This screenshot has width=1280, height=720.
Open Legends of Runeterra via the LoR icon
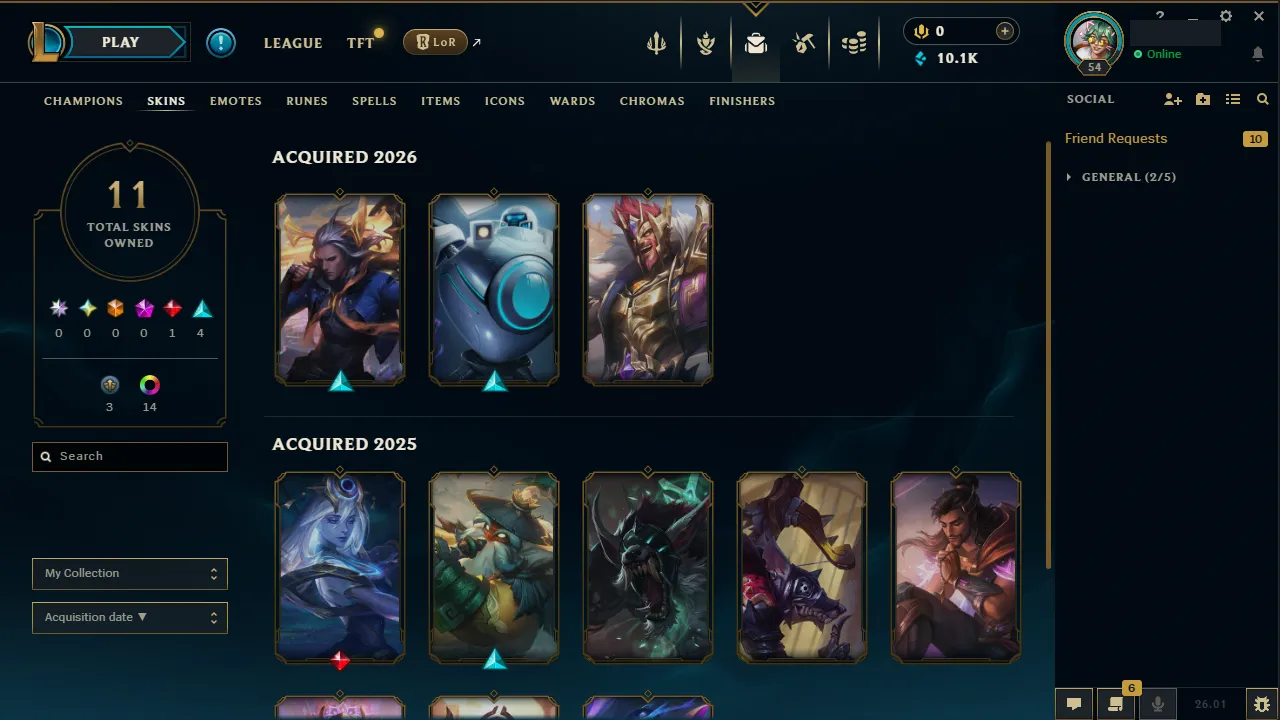point(435,42)
